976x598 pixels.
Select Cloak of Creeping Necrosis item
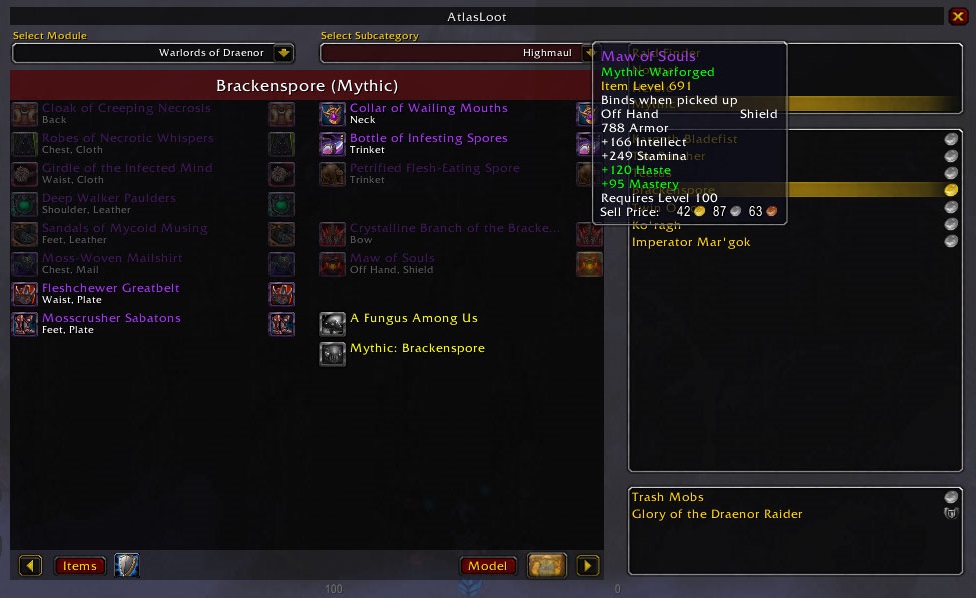[126, 109]
